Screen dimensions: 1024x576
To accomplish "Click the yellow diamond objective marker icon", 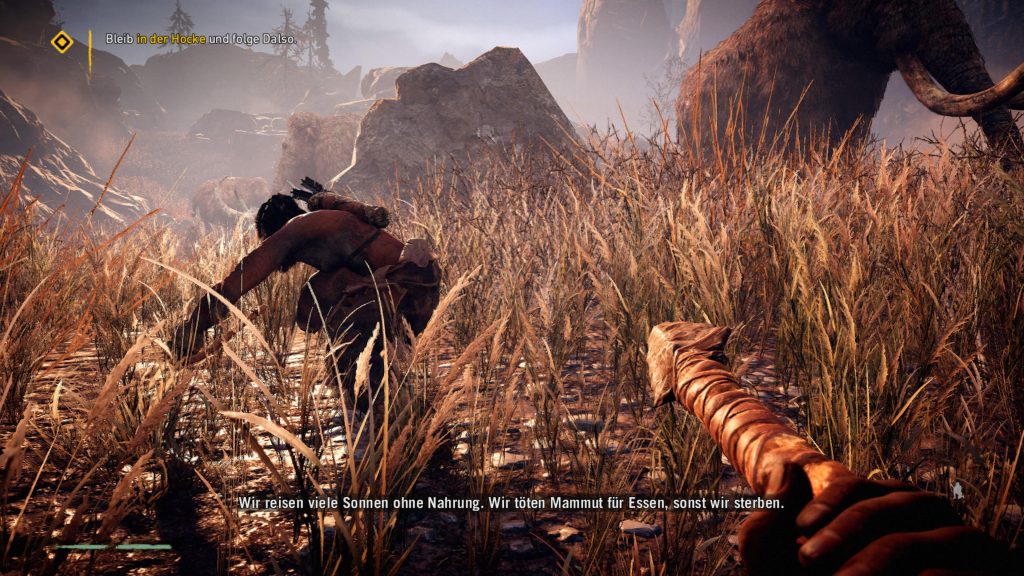I will pos(62,41).
